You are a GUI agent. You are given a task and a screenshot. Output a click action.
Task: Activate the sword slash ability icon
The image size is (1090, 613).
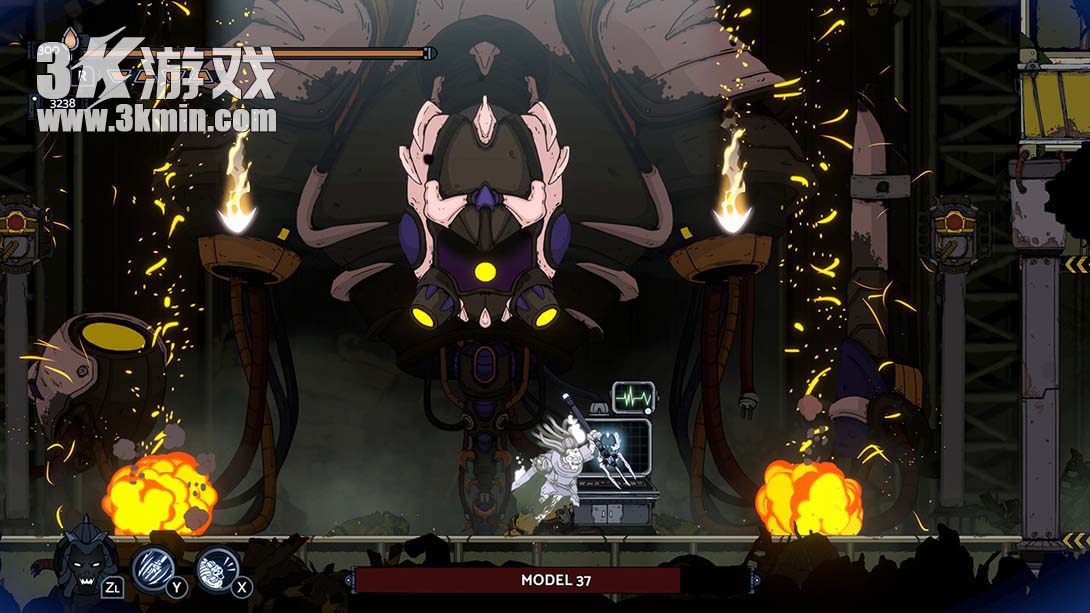click(x=153, y=566)
